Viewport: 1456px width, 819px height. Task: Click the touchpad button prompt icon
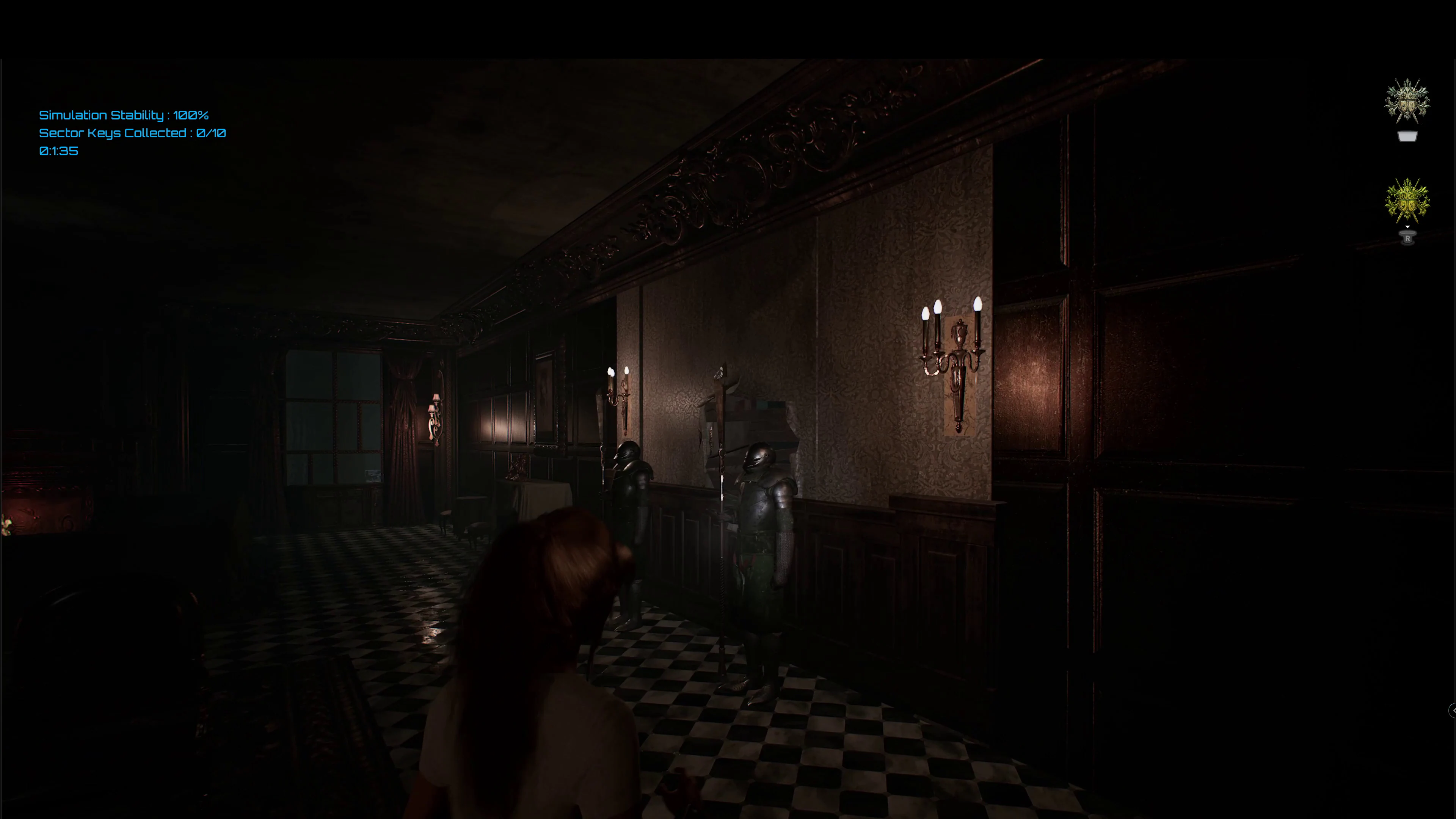coord(1407,136)
